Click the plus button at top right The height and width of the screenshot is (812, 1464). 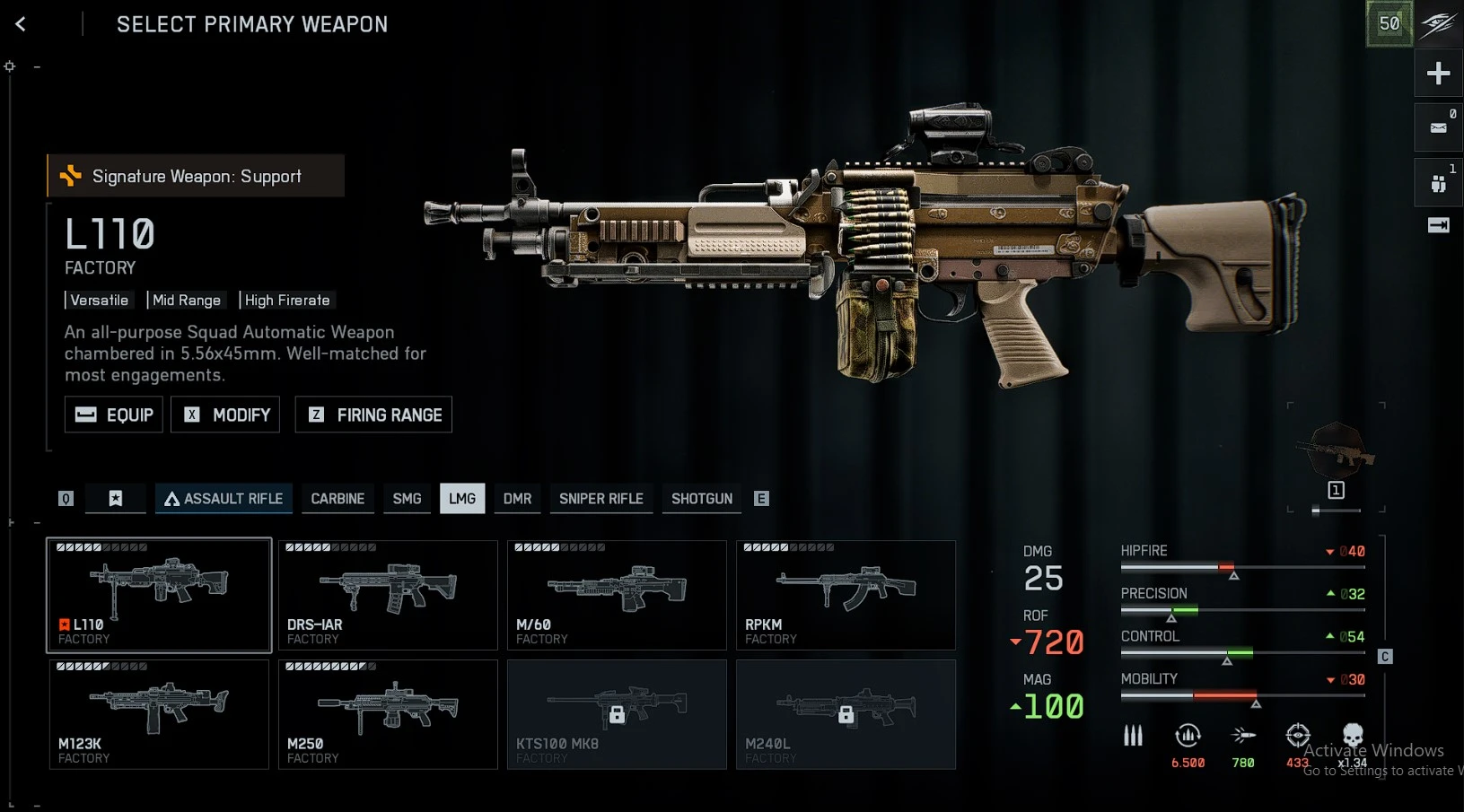(1438, 73)
